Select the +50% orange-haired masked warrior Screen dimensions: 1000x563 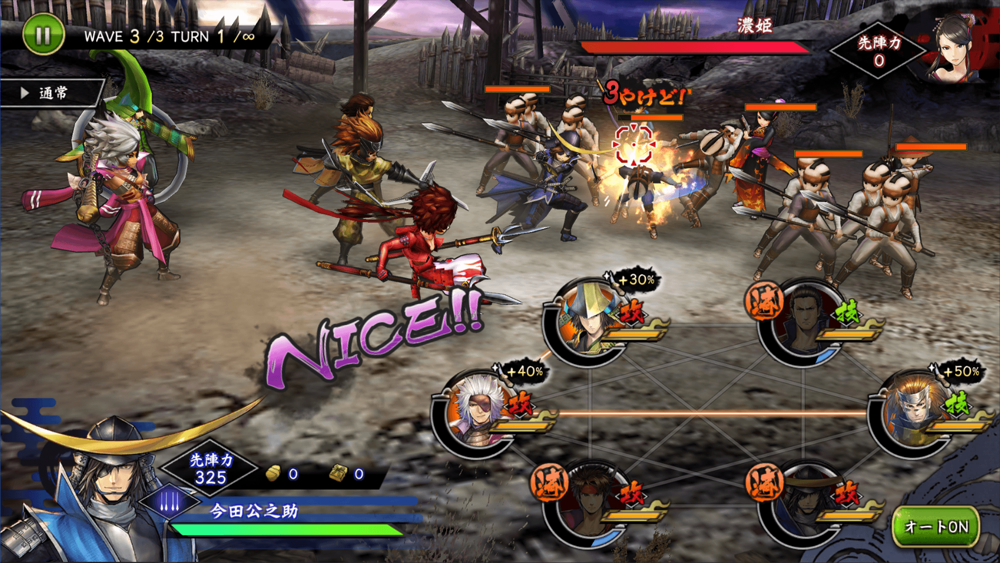(912, 410)
